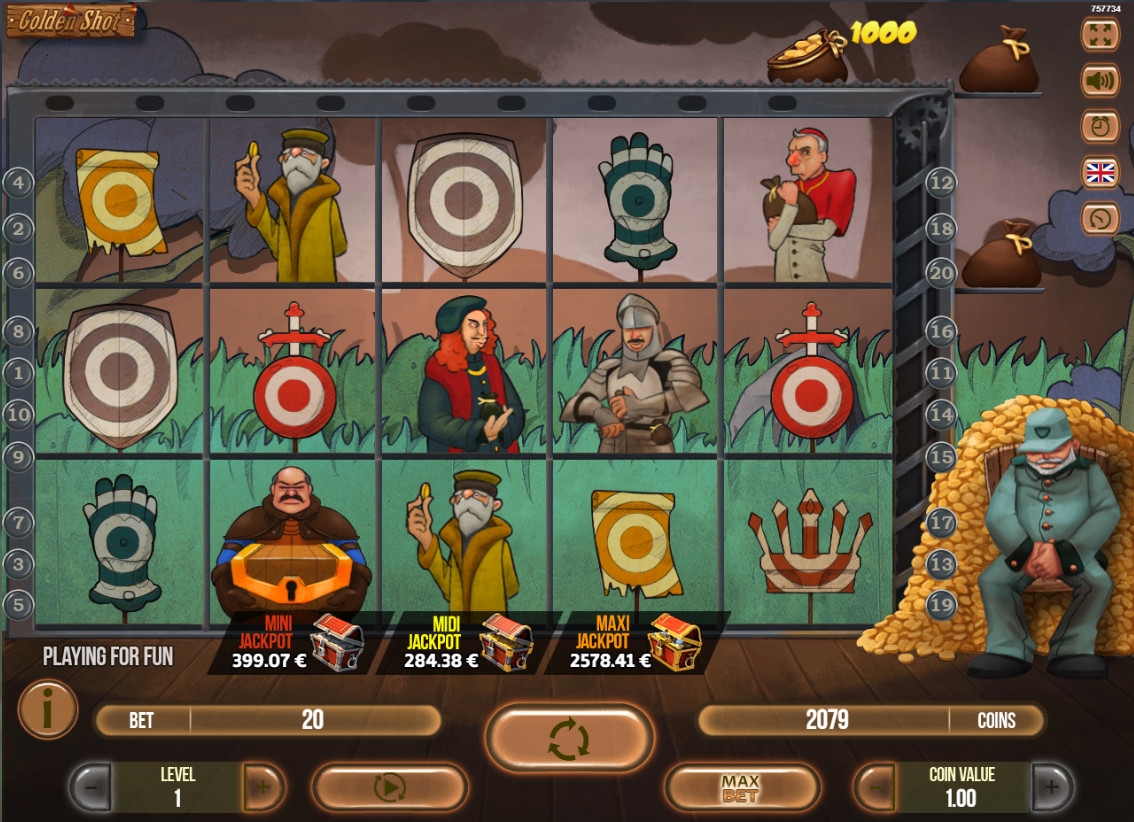Select payline number 5
This screenshot has height=822, width=1134.
coord(19,604)
